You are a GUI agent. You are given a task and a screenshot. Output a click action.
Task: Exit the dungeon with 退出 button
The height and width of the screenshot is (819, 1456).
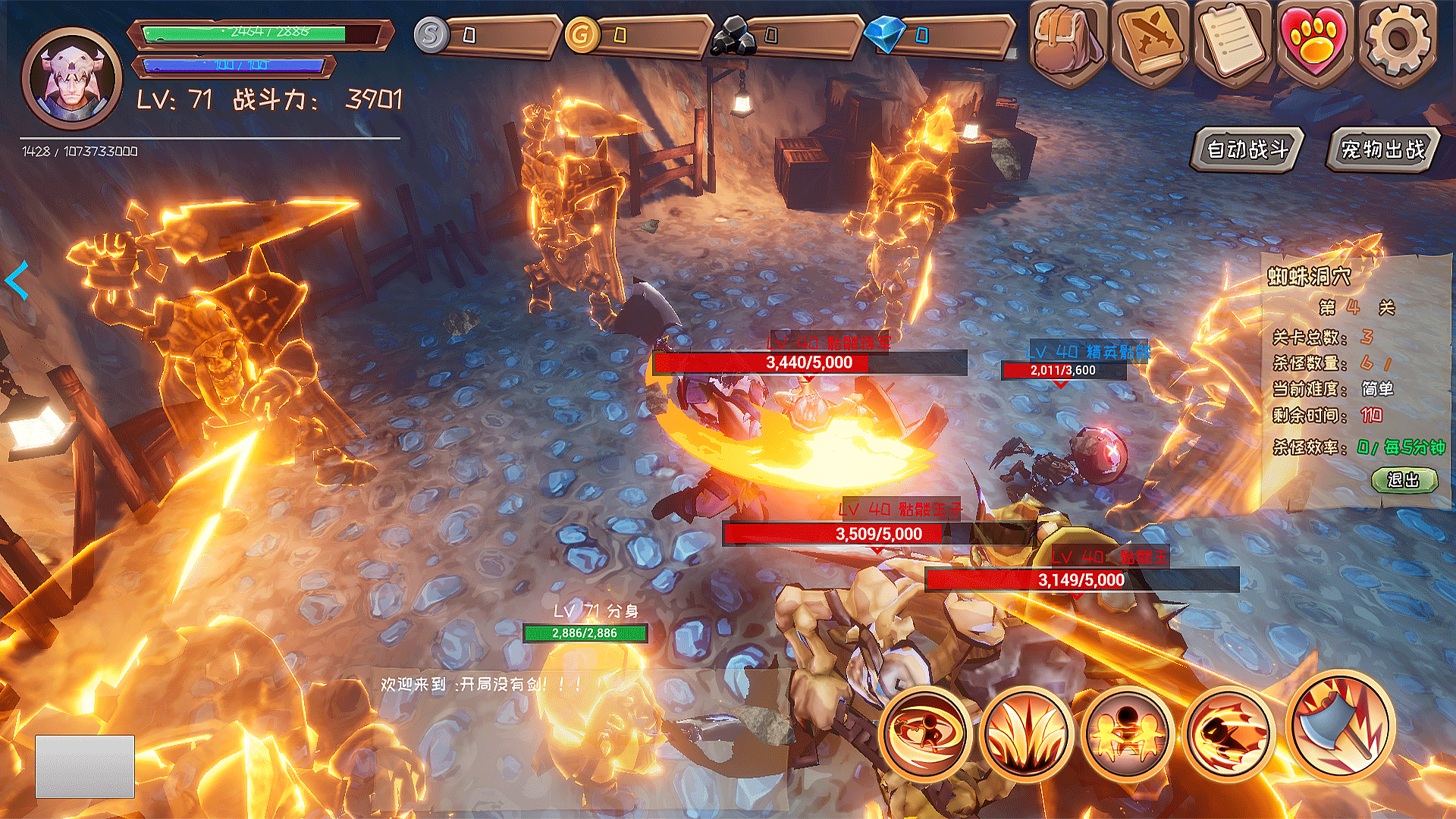[1404, 480]
